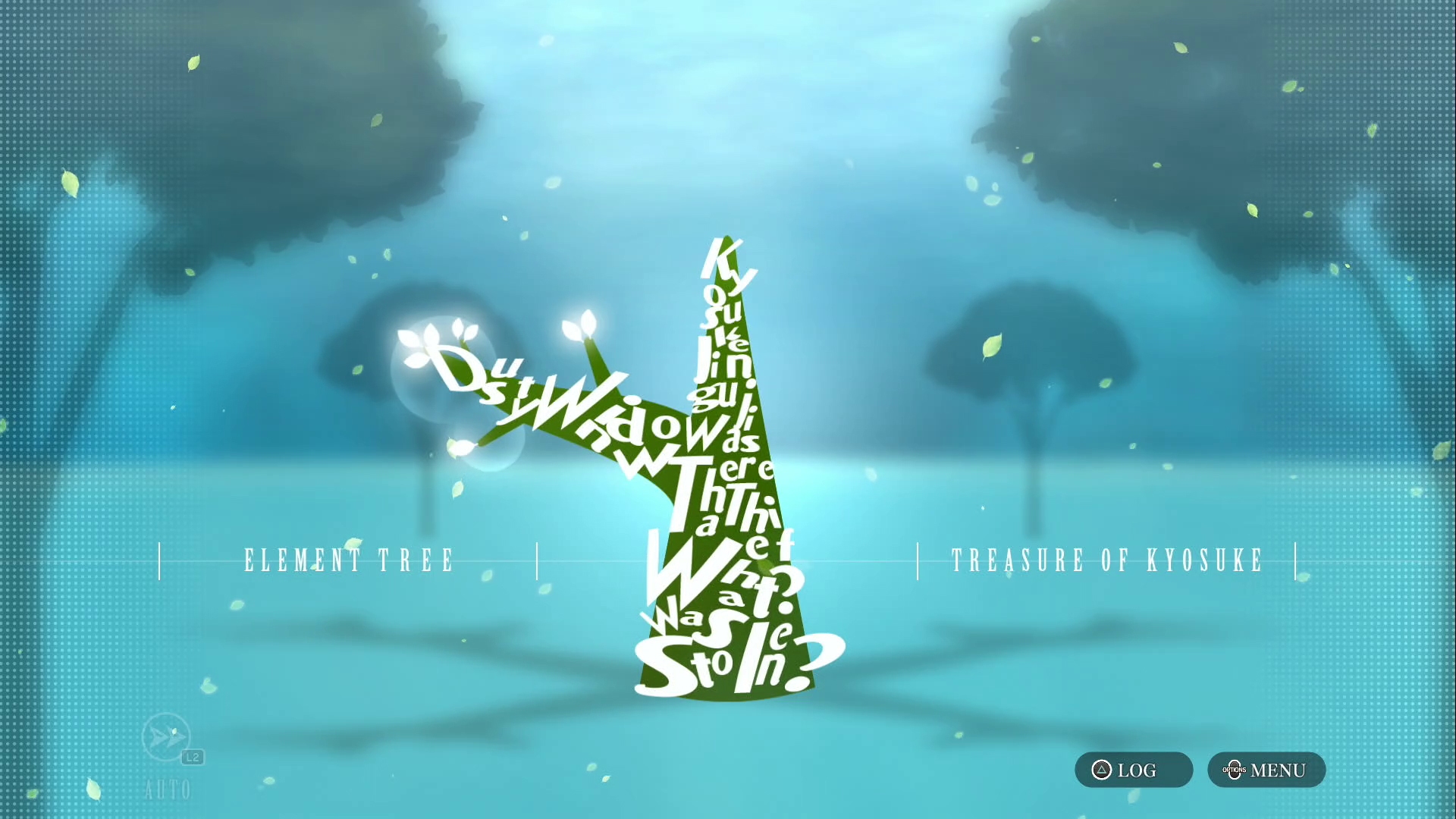Click the divider bar between the two headers

point(538,560)
